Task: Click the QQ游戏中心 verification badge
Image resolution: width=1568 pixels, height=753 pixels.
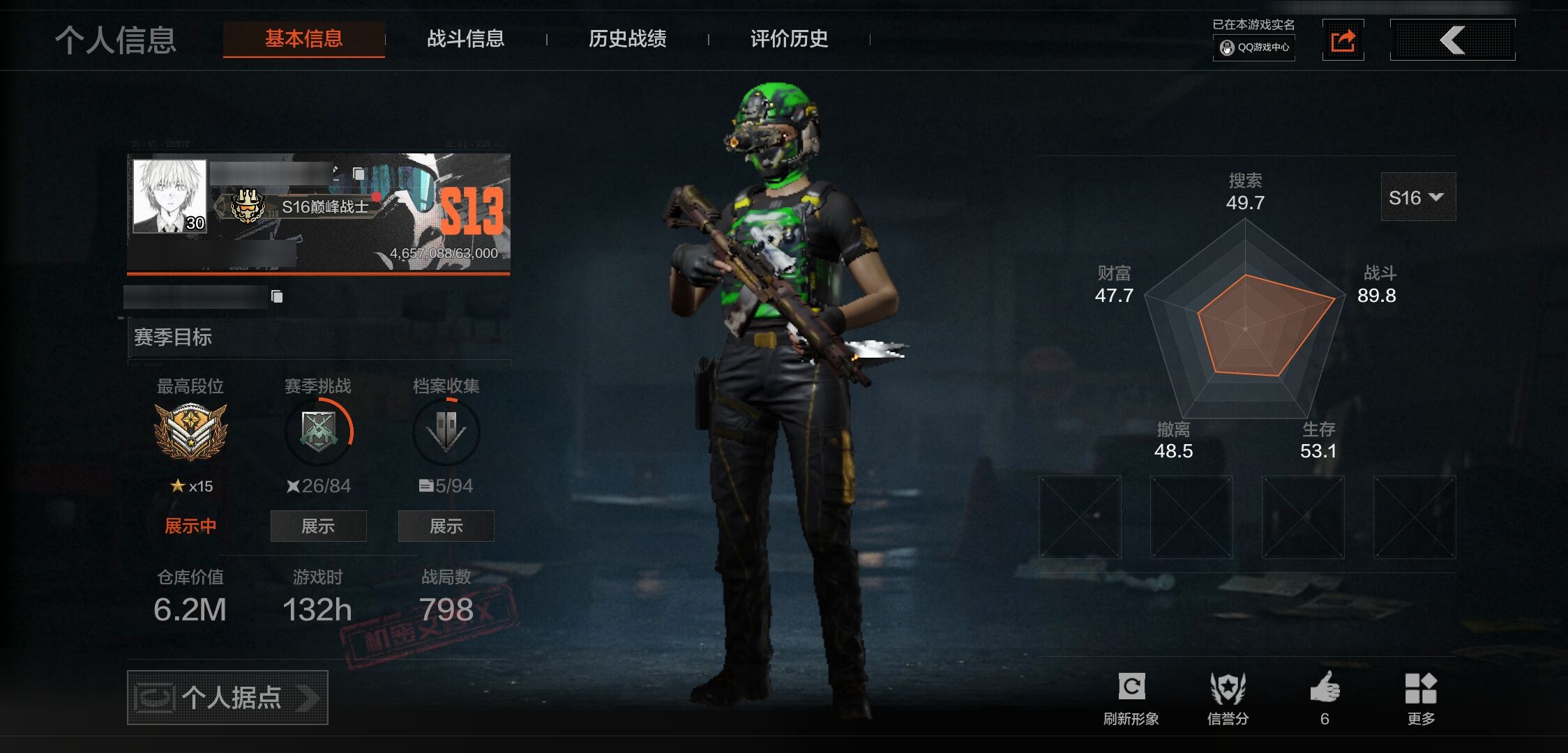Action: [1253, 49]
